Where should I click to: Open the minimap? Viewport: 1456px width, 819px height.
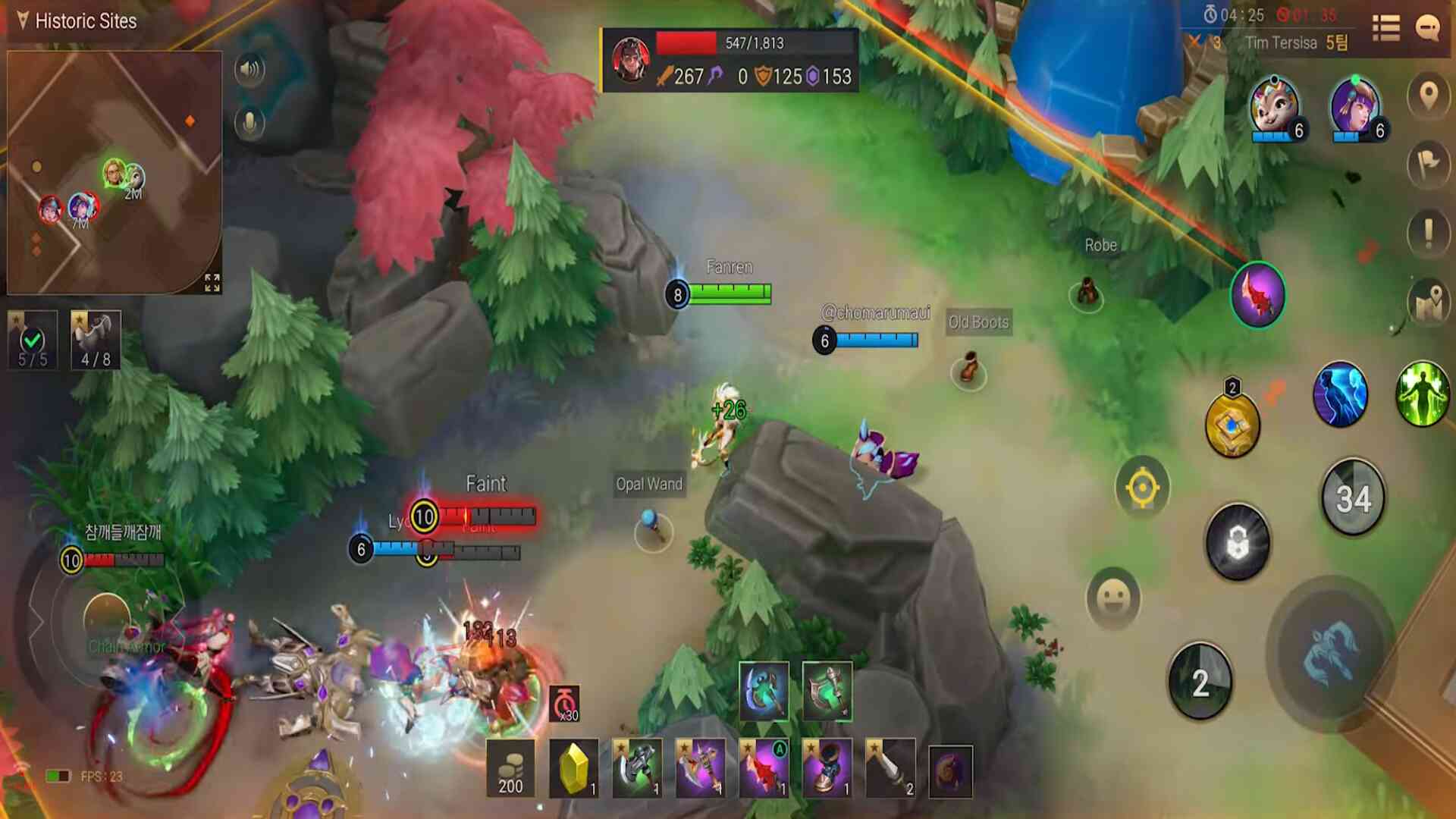tap(114, 172)
